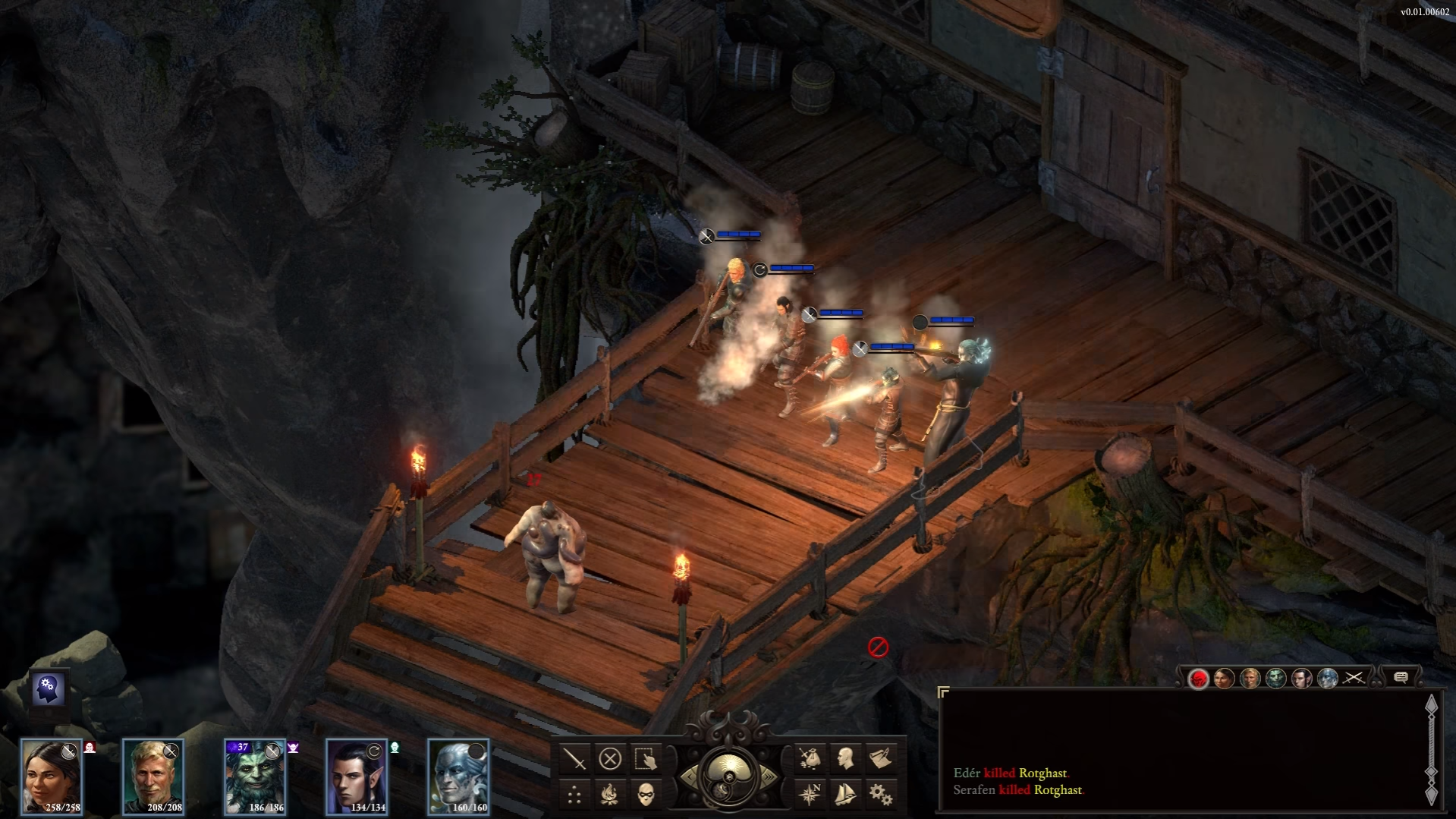Toggle stealth mode with the masked face
1456x819 pixels.
(645, 795)
